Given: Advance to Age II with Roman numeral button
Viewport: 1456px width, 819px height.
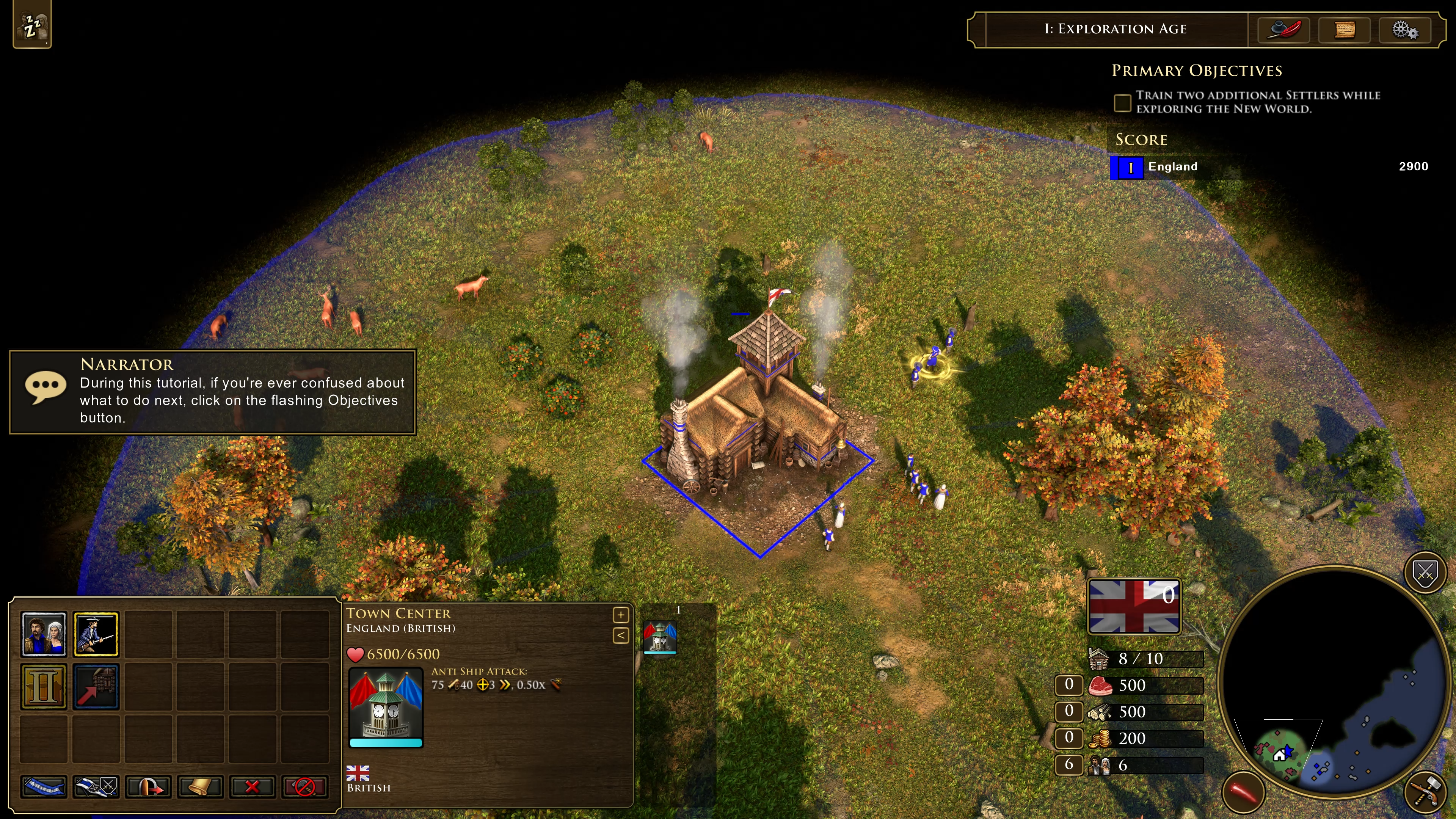Looking at the screenshot, I should [x=44, y=686].
